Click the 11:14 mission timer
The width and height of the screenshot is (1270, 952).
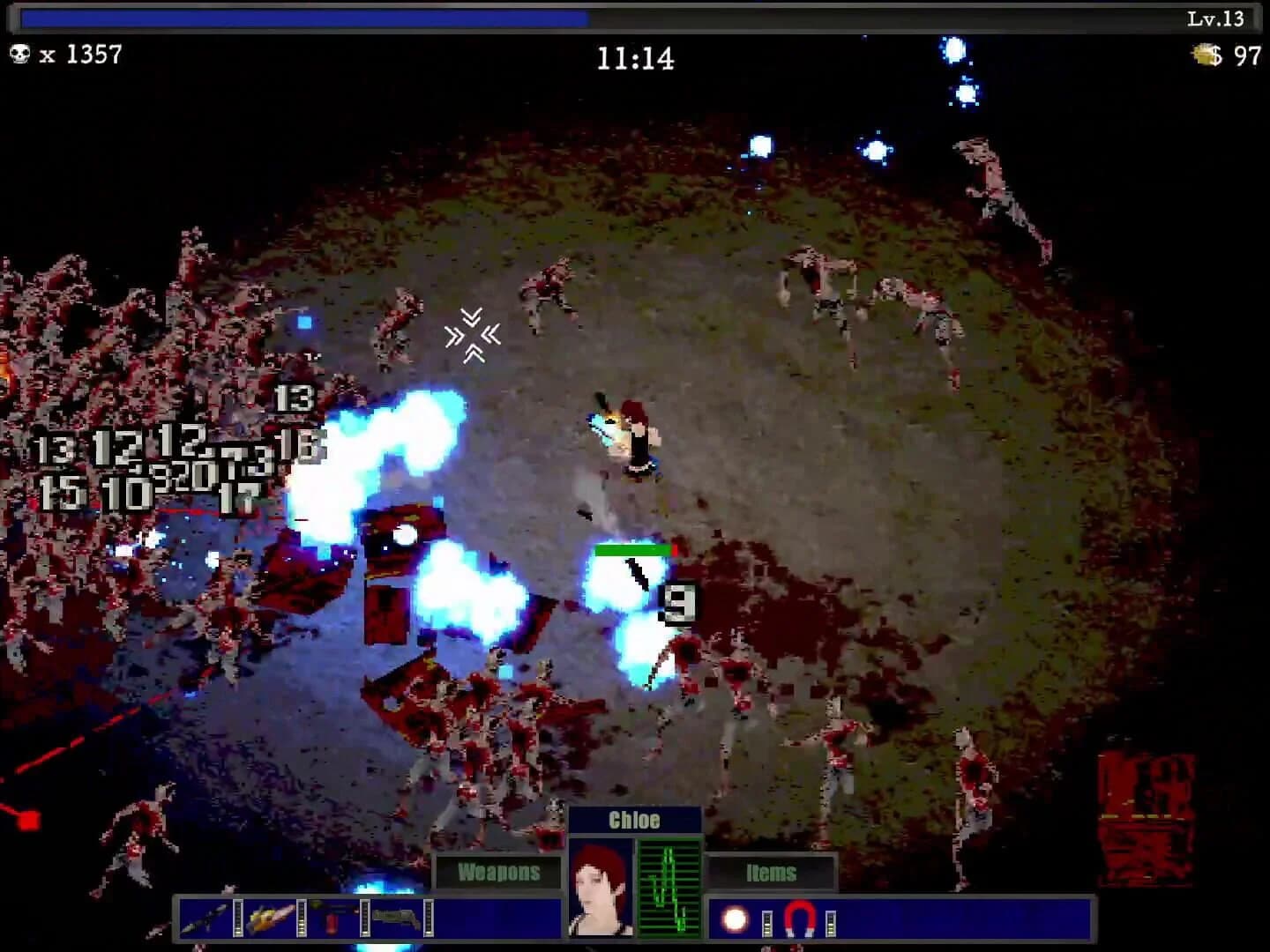pos(637,59)
